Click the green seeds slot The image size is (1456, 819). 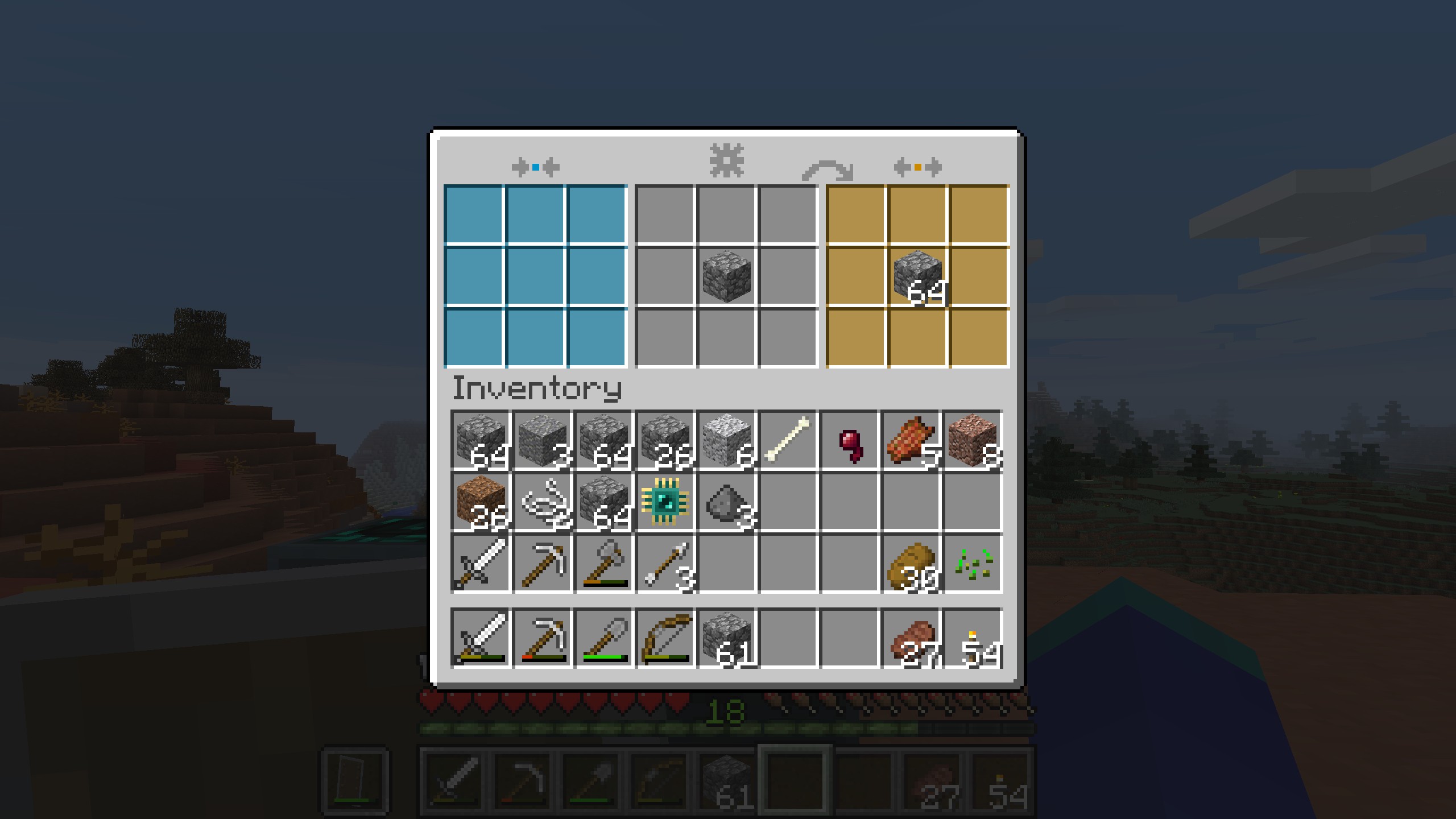click(x=972, y=564)
